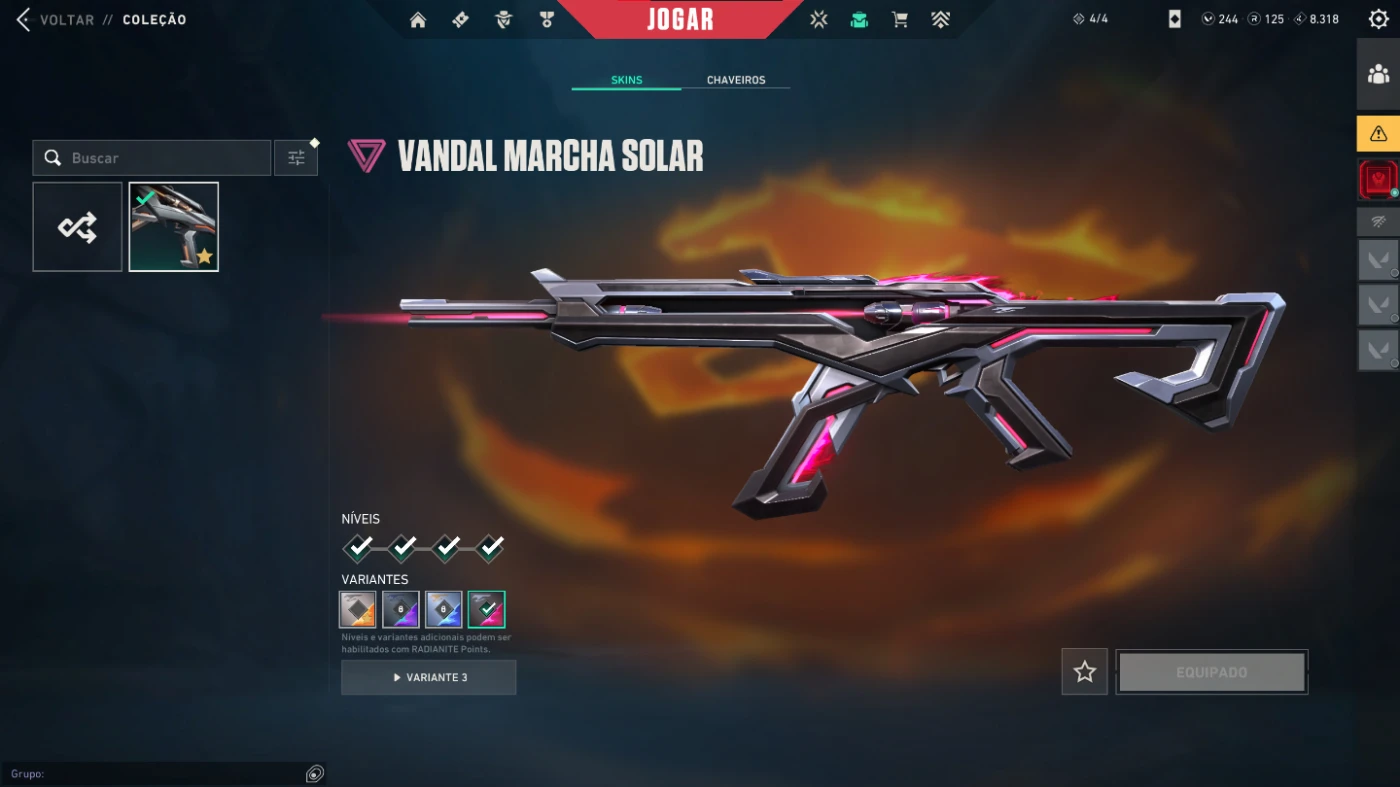Open the store shopping cart icon
The height and width of the screenshot is (787, 1400).
[899, 20]
